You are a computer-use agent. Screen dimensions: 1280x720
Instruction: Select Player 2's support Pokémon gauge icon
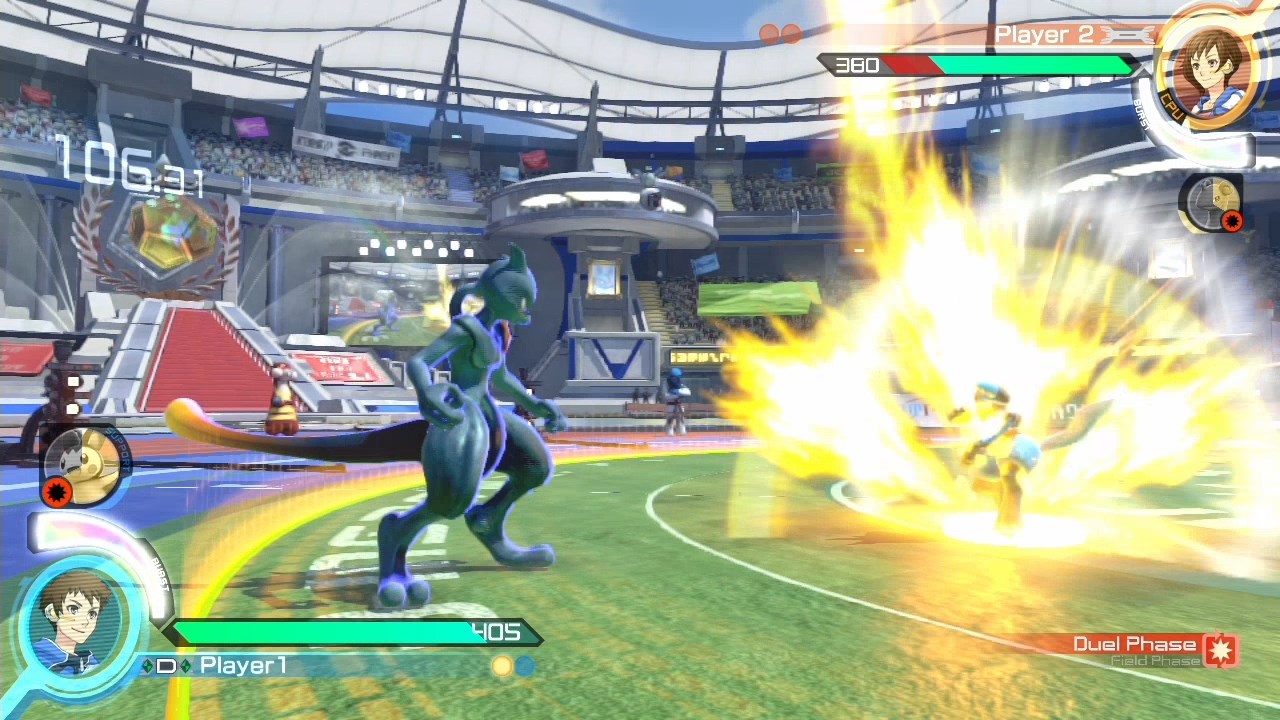click(x=1211, y=203)
